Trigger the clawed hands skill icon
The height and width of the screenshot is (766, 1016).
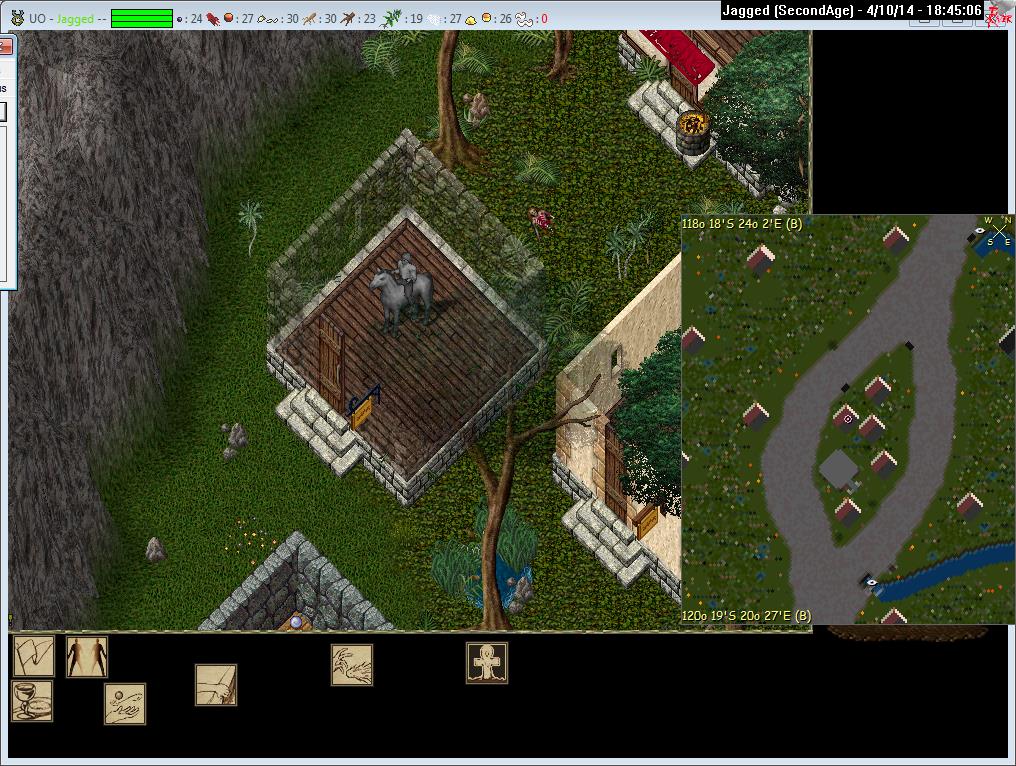point(352,665)
